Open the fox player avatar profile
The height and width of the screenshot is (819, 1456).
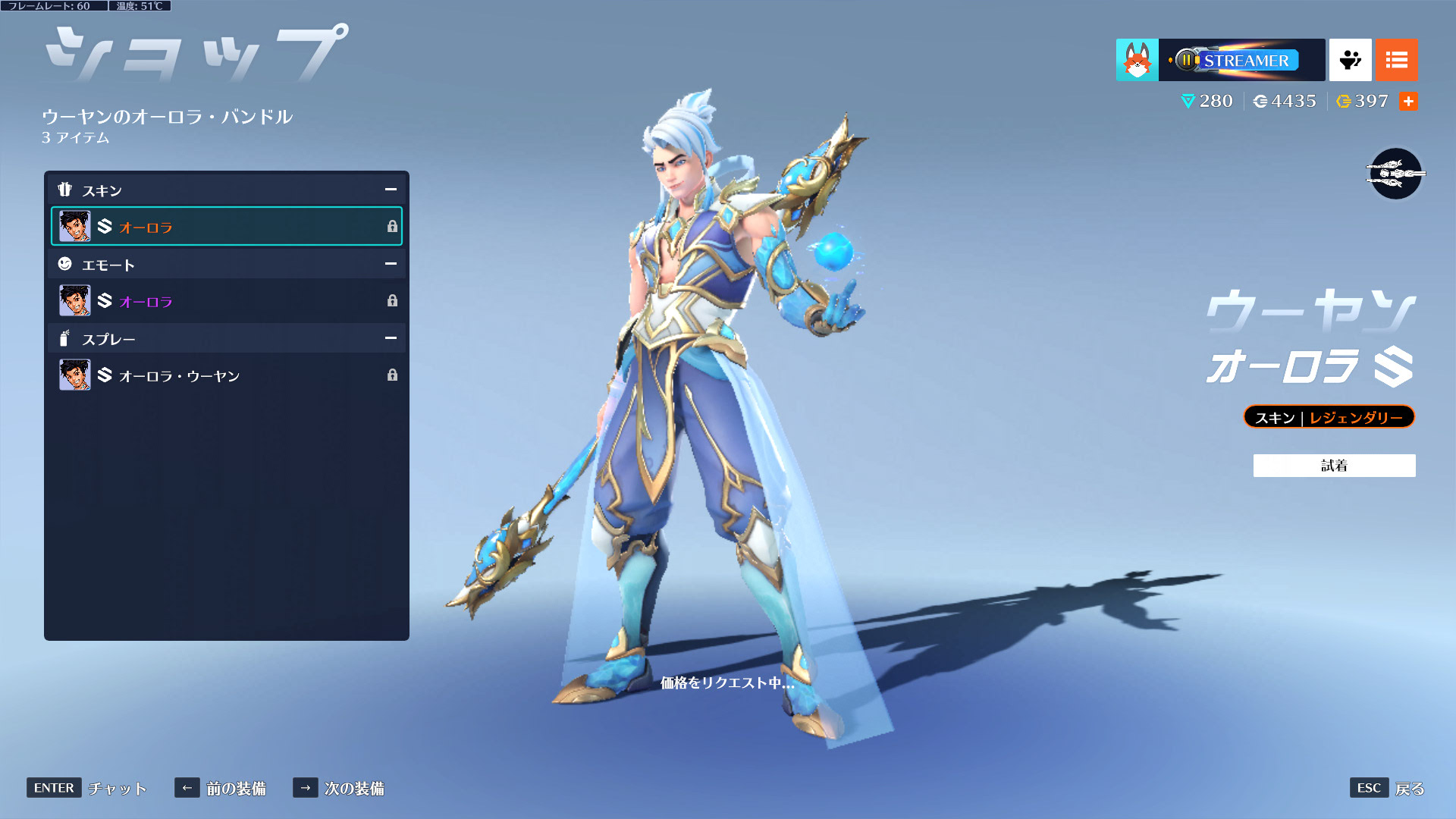point(1137,60)
